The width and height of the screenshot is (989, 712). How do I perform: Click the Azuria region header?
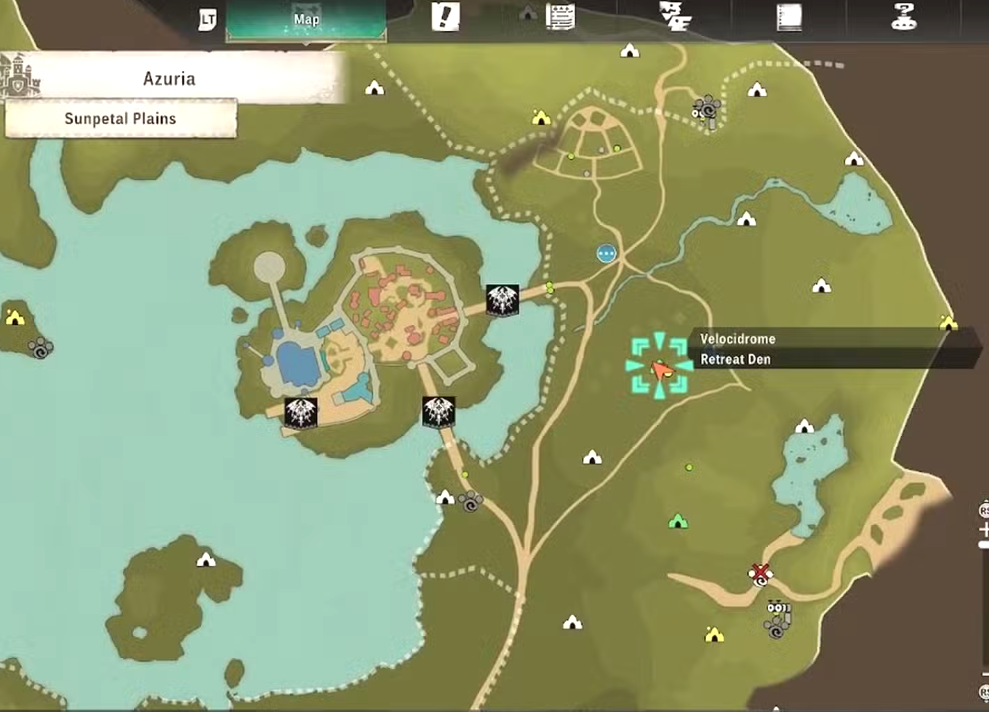coord(169,78)
